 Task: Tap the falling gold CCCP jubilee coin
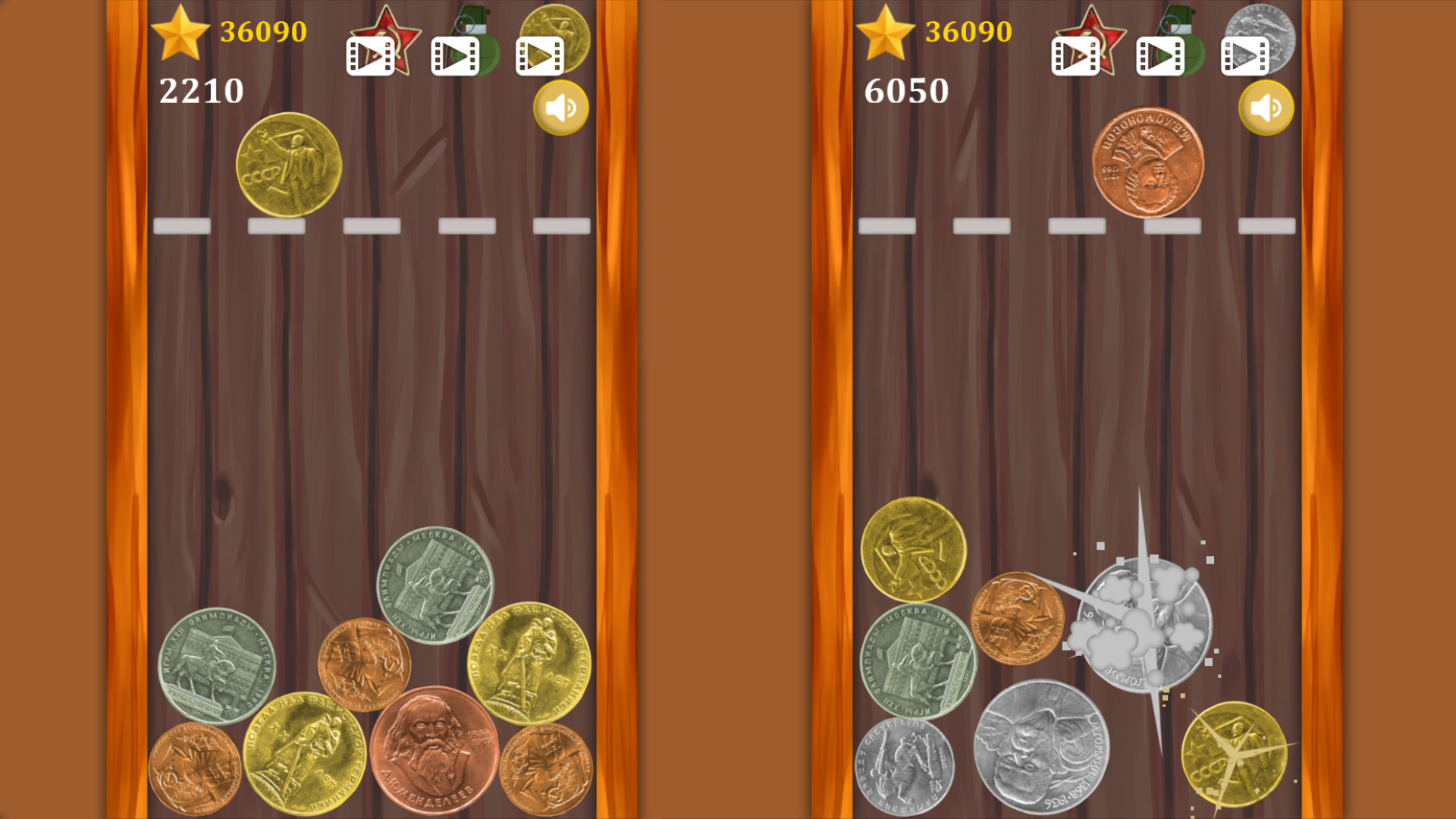click(x=288, y=165)
